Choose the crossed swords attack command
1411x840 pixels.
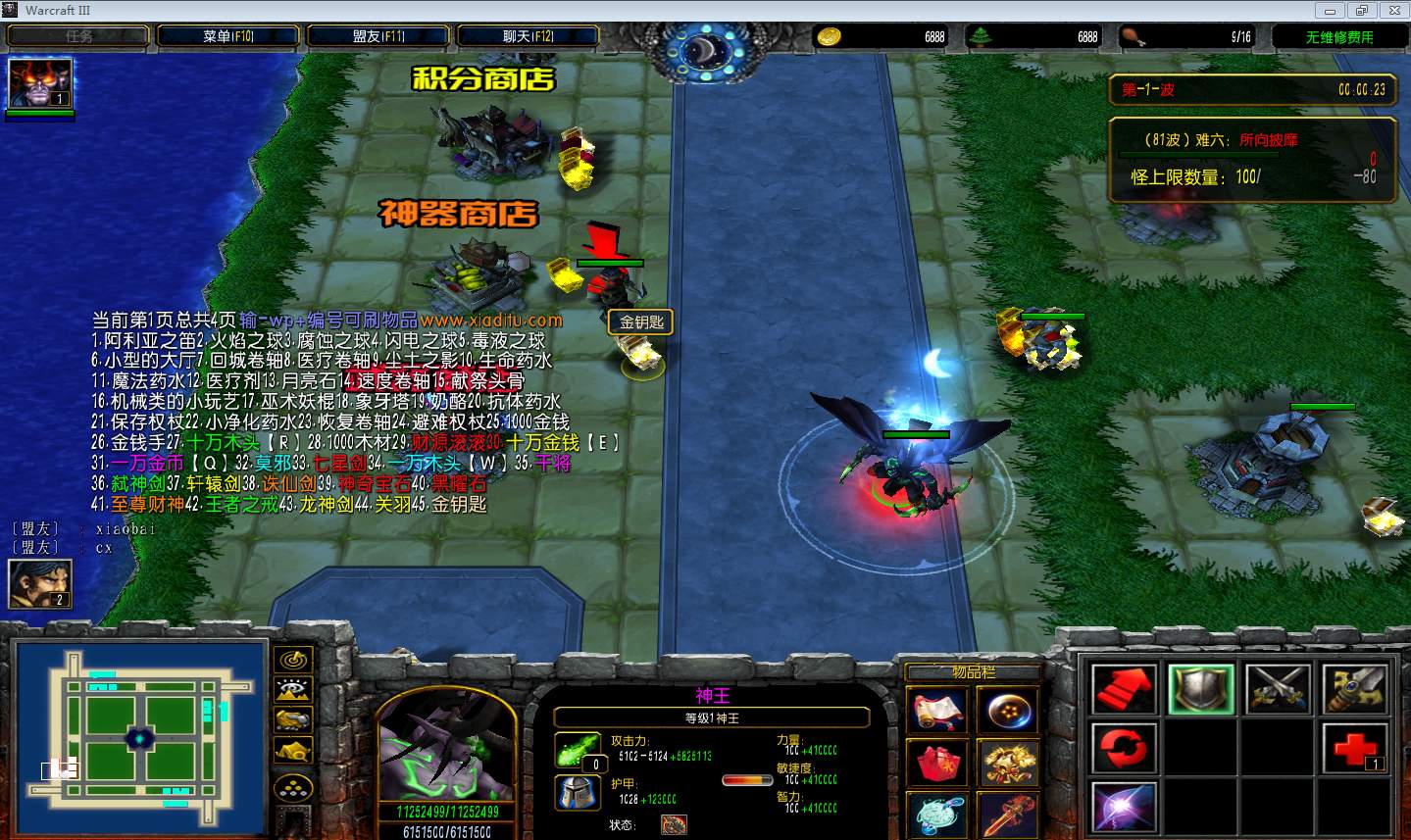tap(1279, 688)
